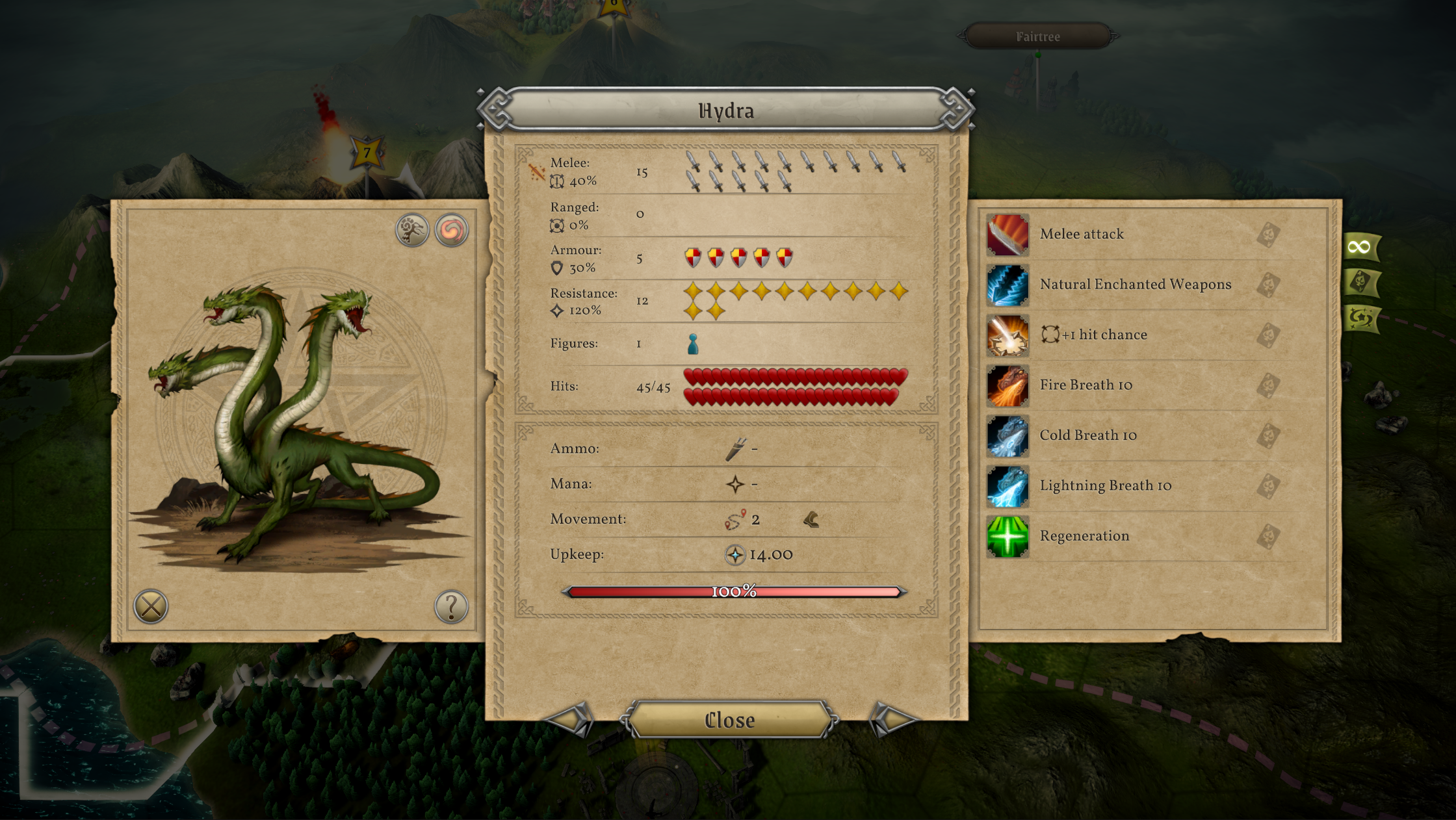
Task: Select the Fire Breath 10 ability
Action: click(x=1085, y=385)
